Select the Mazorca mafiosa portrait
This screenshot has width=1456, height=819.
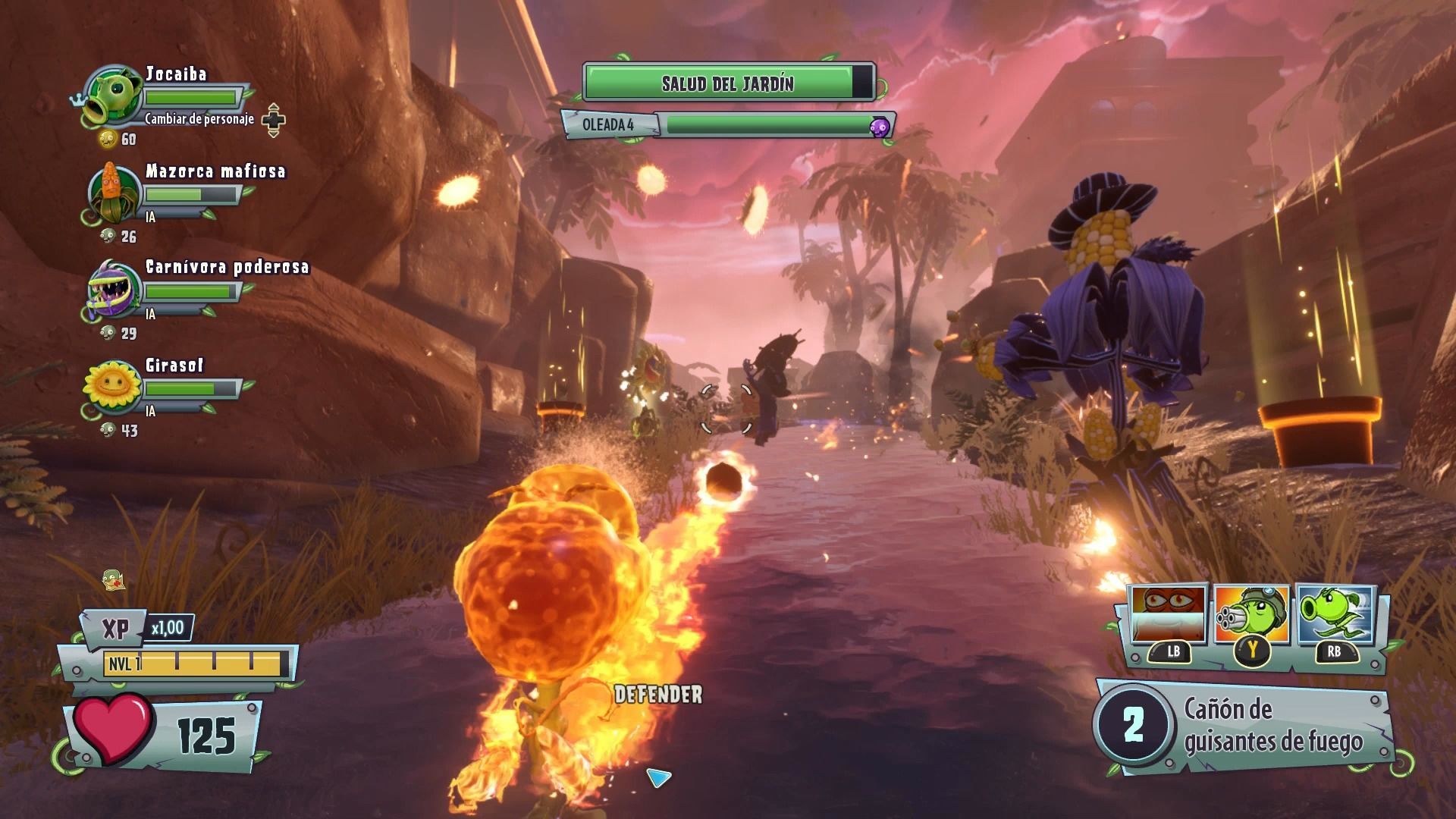[114, 193]
